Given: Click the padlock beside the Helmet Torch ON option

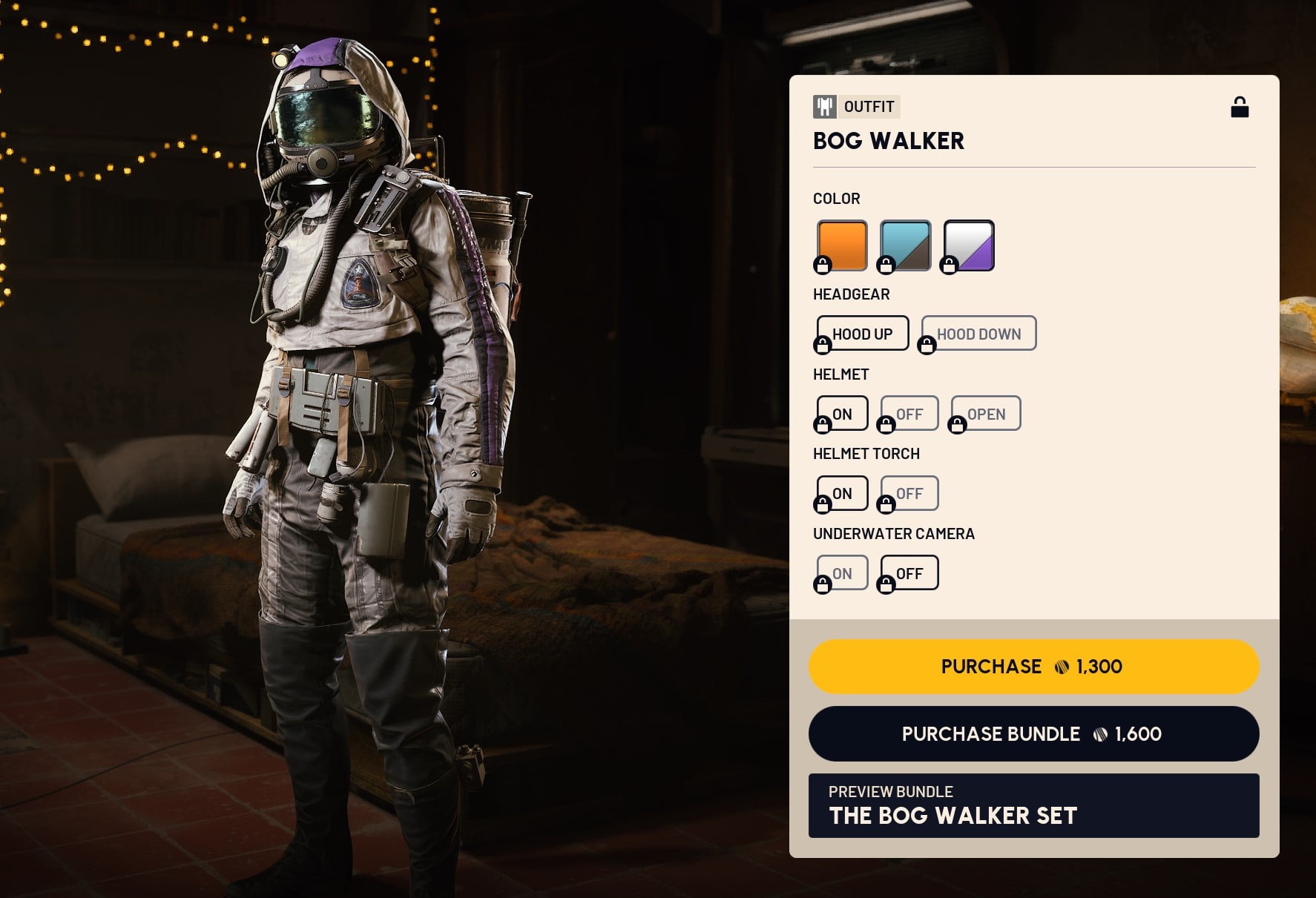Looking at the screenshot, I should click(x=823, y=505).
